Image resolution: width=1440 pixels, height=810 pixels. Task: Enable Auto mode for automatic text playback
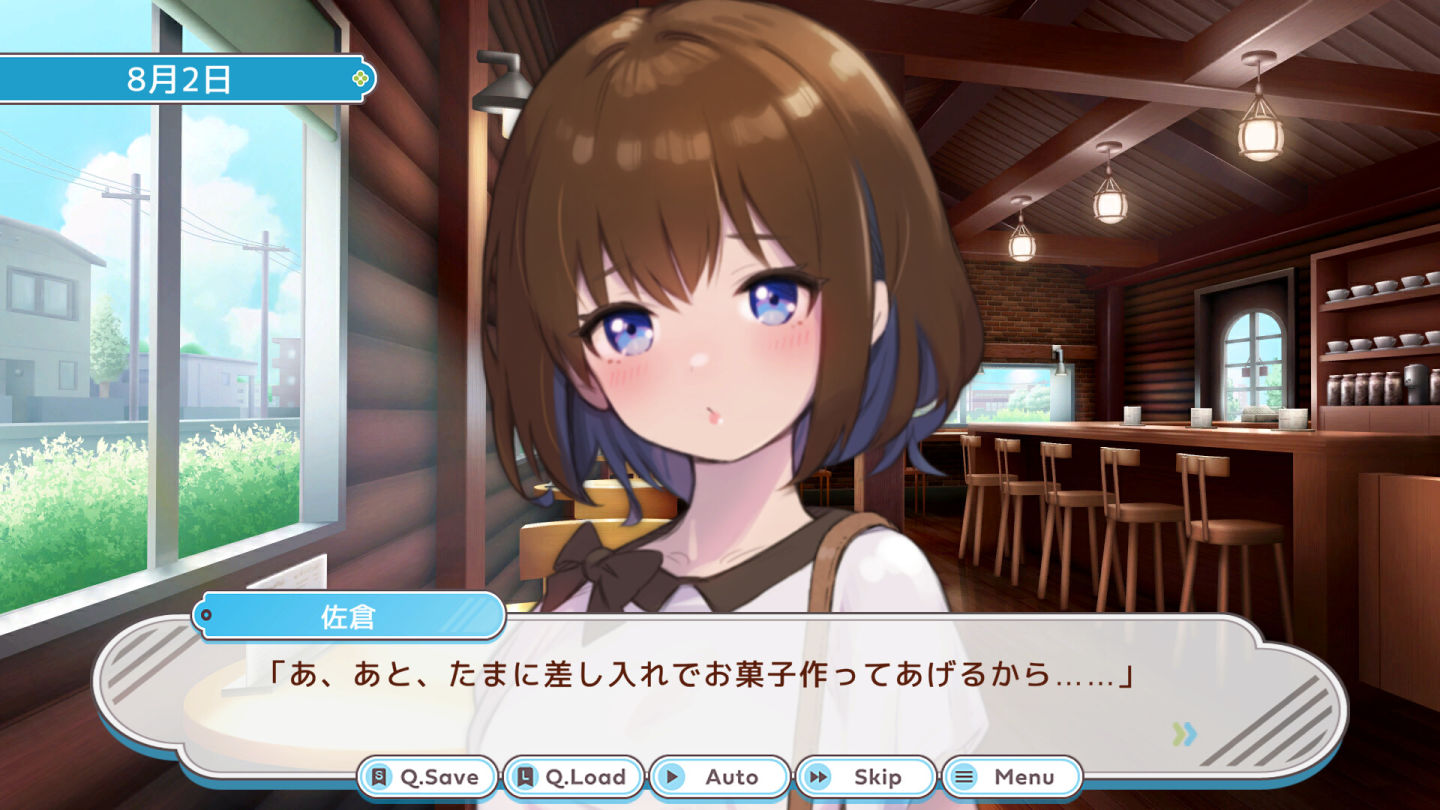(720, 776)
